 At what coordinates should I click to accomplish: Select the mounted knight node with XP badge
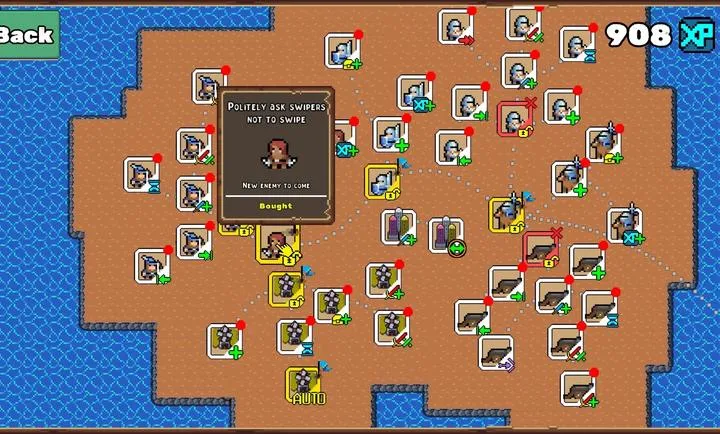623,225
